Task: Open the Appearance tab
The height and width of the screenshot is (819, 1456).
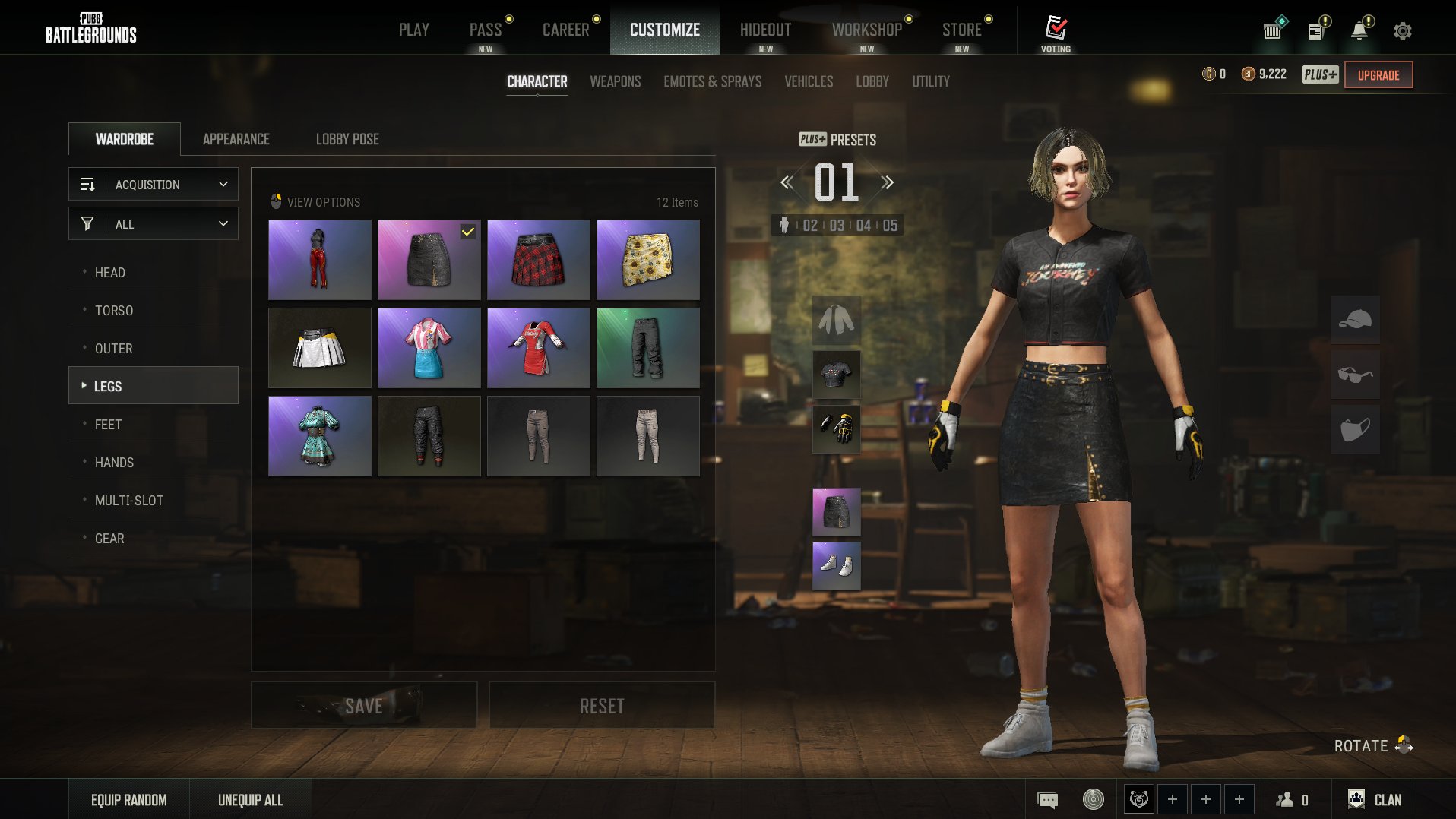Action: click(x=236, y=139)
